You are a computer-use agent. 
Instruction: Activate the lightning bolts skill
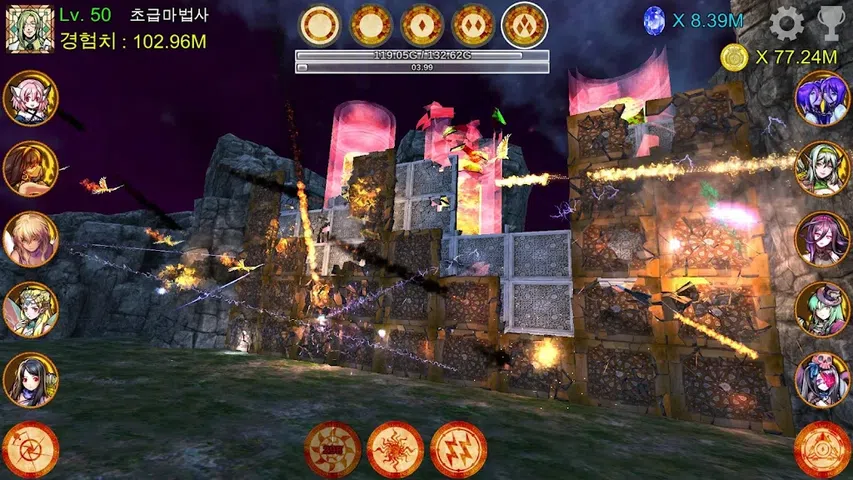tap(459, 449)
